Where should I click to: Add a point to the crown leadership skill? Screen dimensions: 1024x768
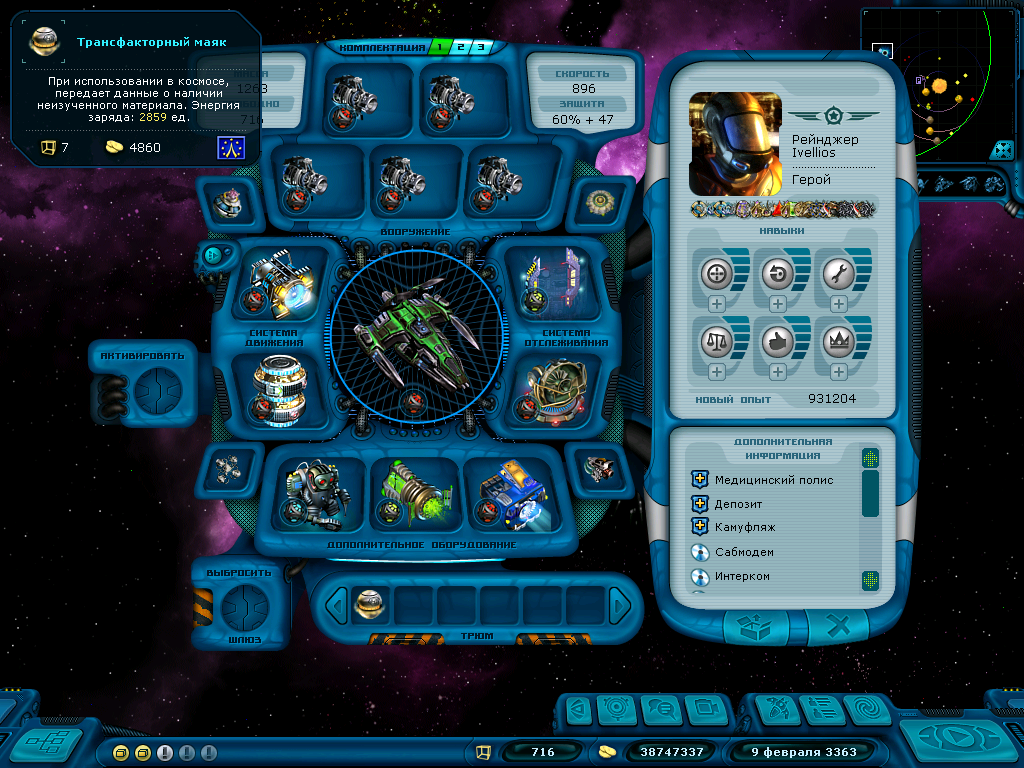tap(838, 372)
